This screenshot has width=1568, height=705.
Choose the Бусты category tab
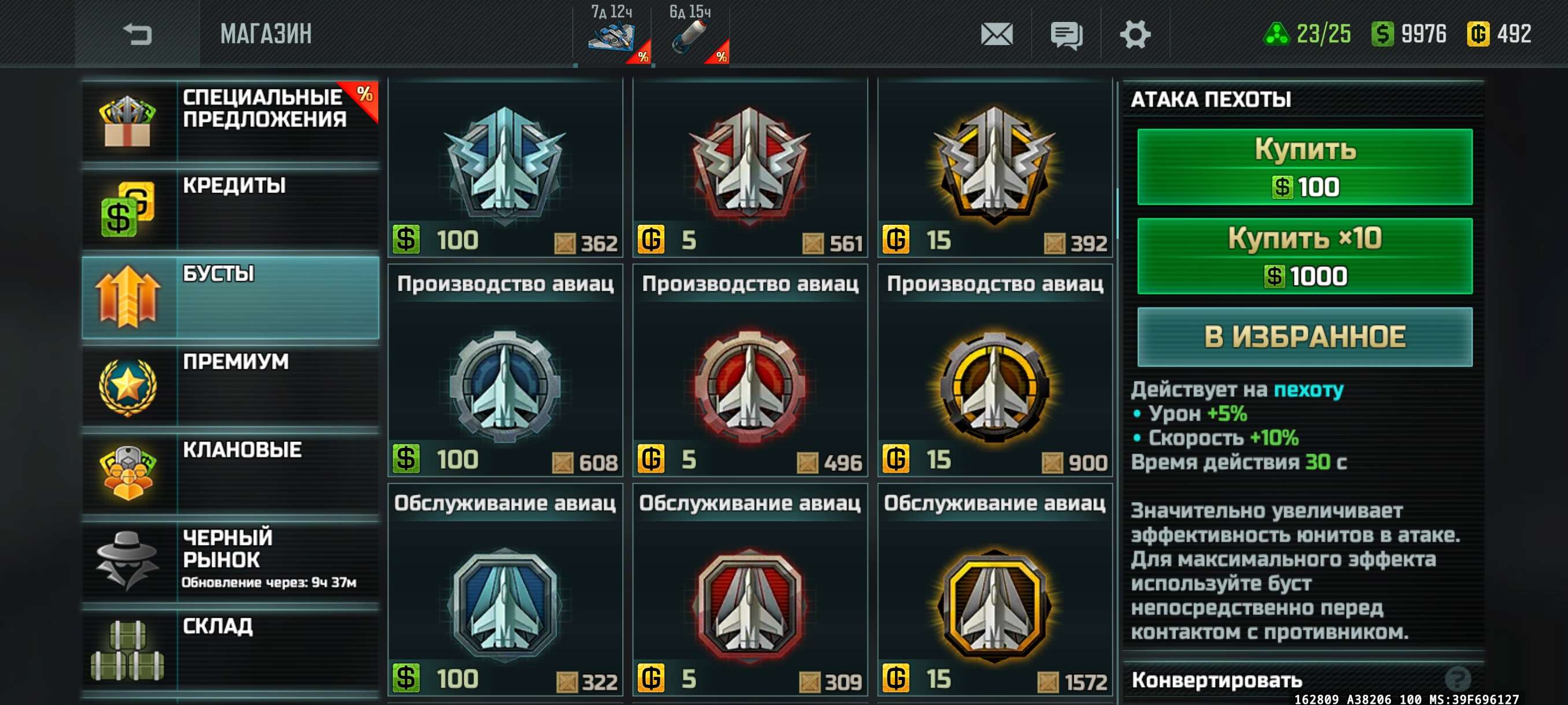pyautogui.click(x=230, y=297)
